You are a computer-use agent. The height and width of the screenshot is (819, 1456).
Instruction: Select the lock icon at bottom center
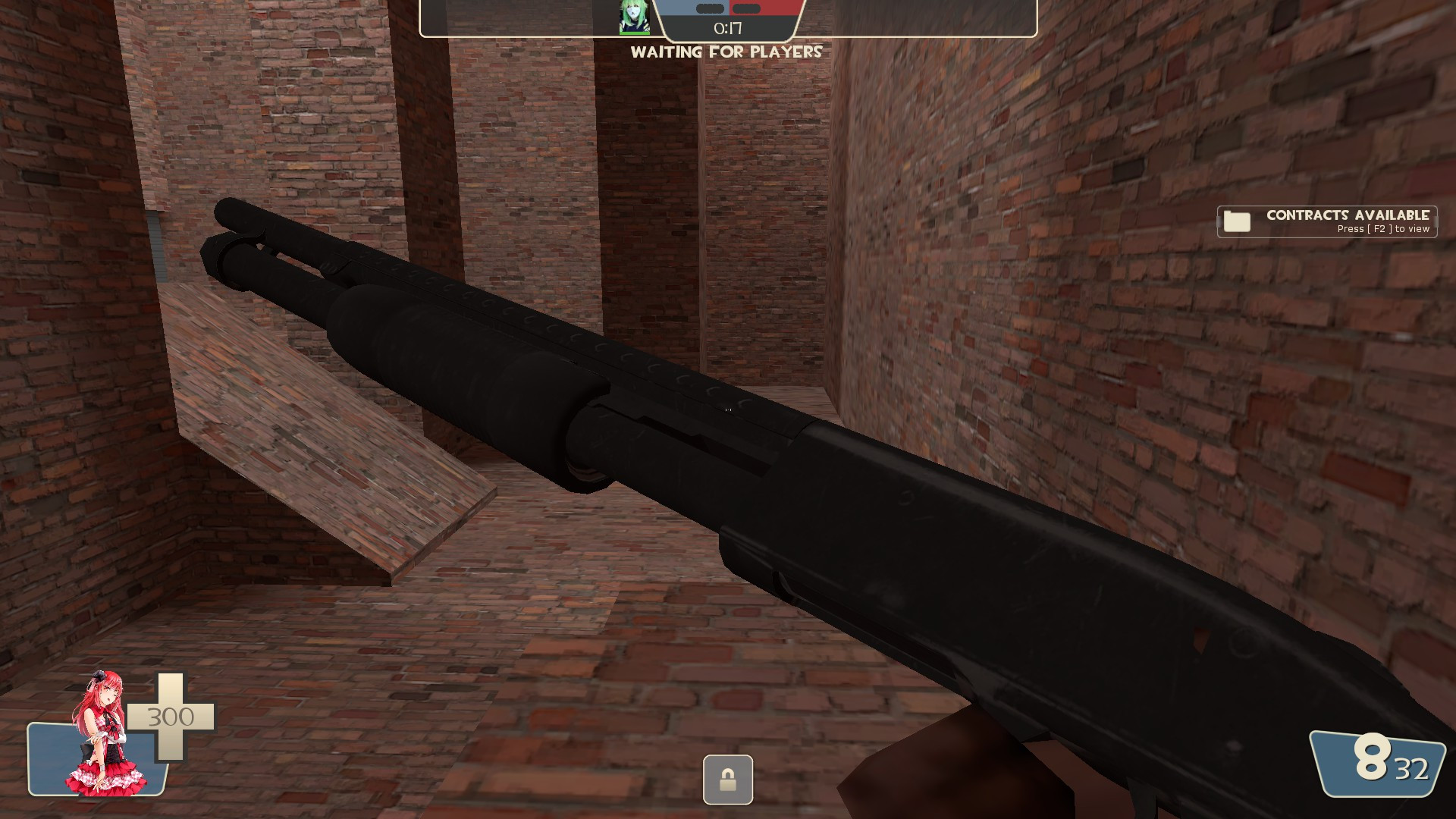pyautogui.click(x=728, y=780)
